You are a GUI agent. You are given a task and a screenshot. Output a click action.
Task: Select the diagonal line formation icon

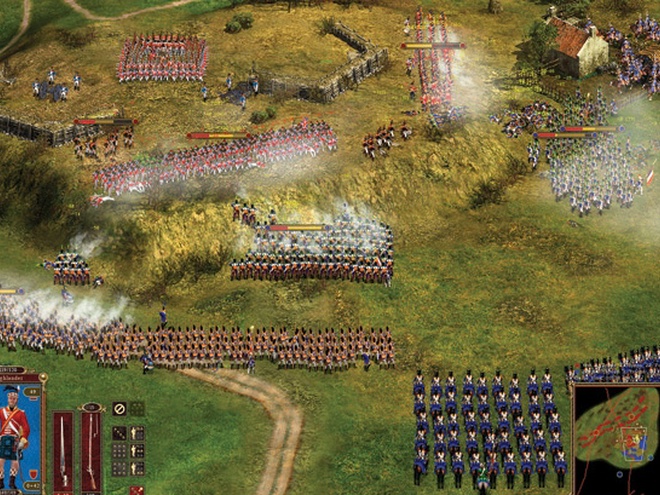pyautogui.click(x=119, y=433)
